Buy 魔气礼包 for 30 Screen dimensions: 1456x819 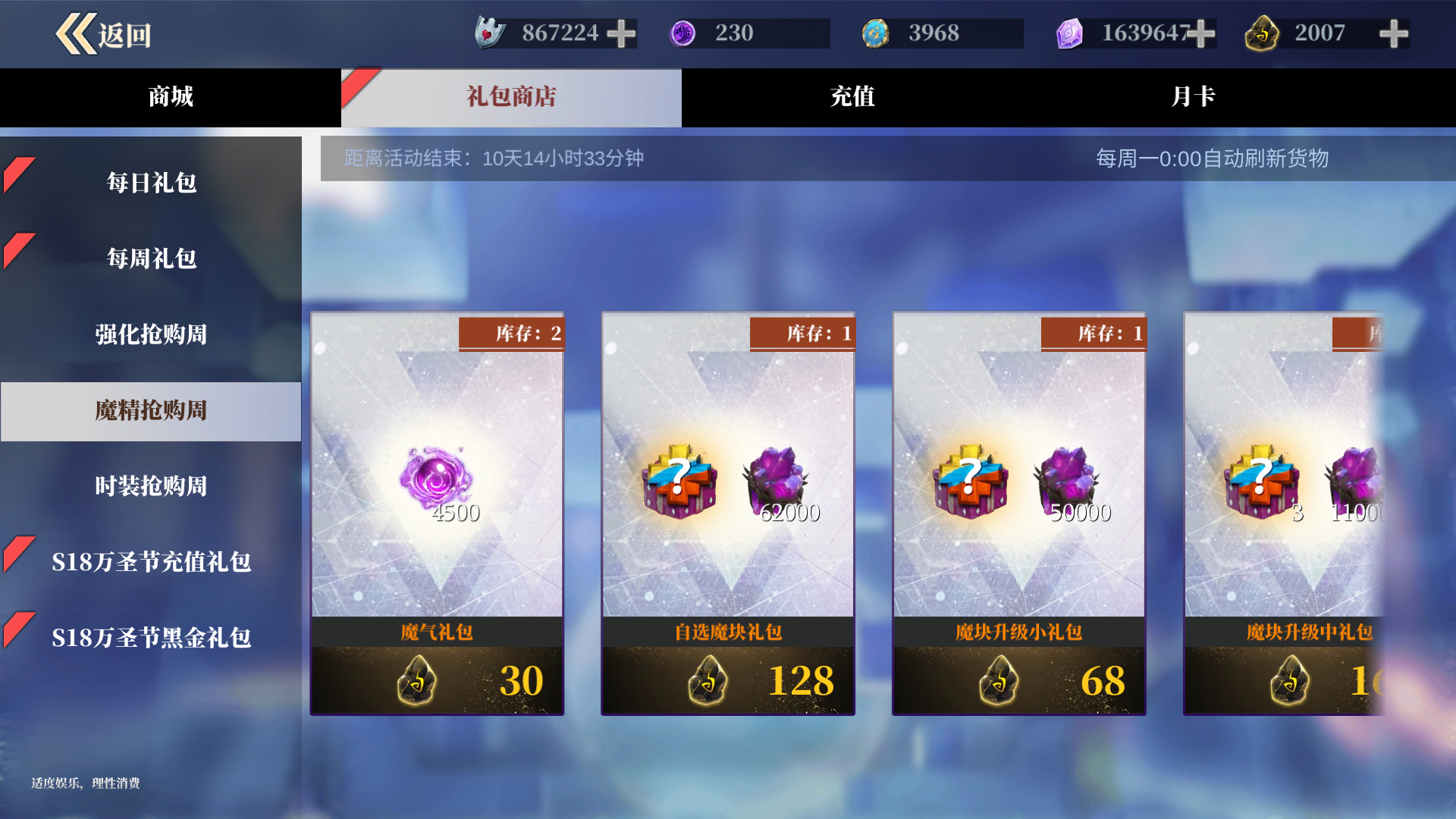click(x=438, y=680)
